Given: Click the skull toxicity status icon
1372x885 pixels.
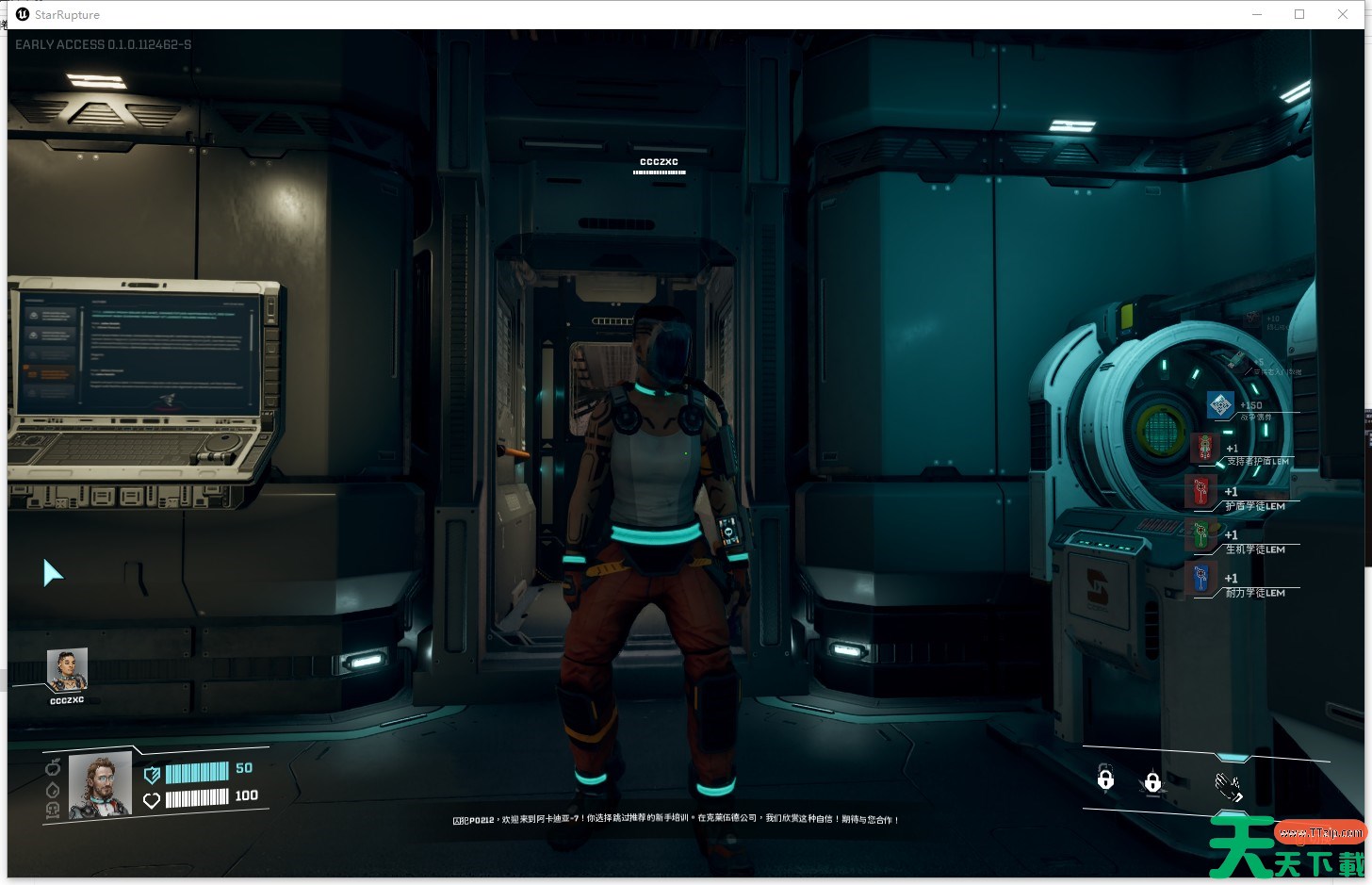Looking at the screenshot, I should 53,810.
